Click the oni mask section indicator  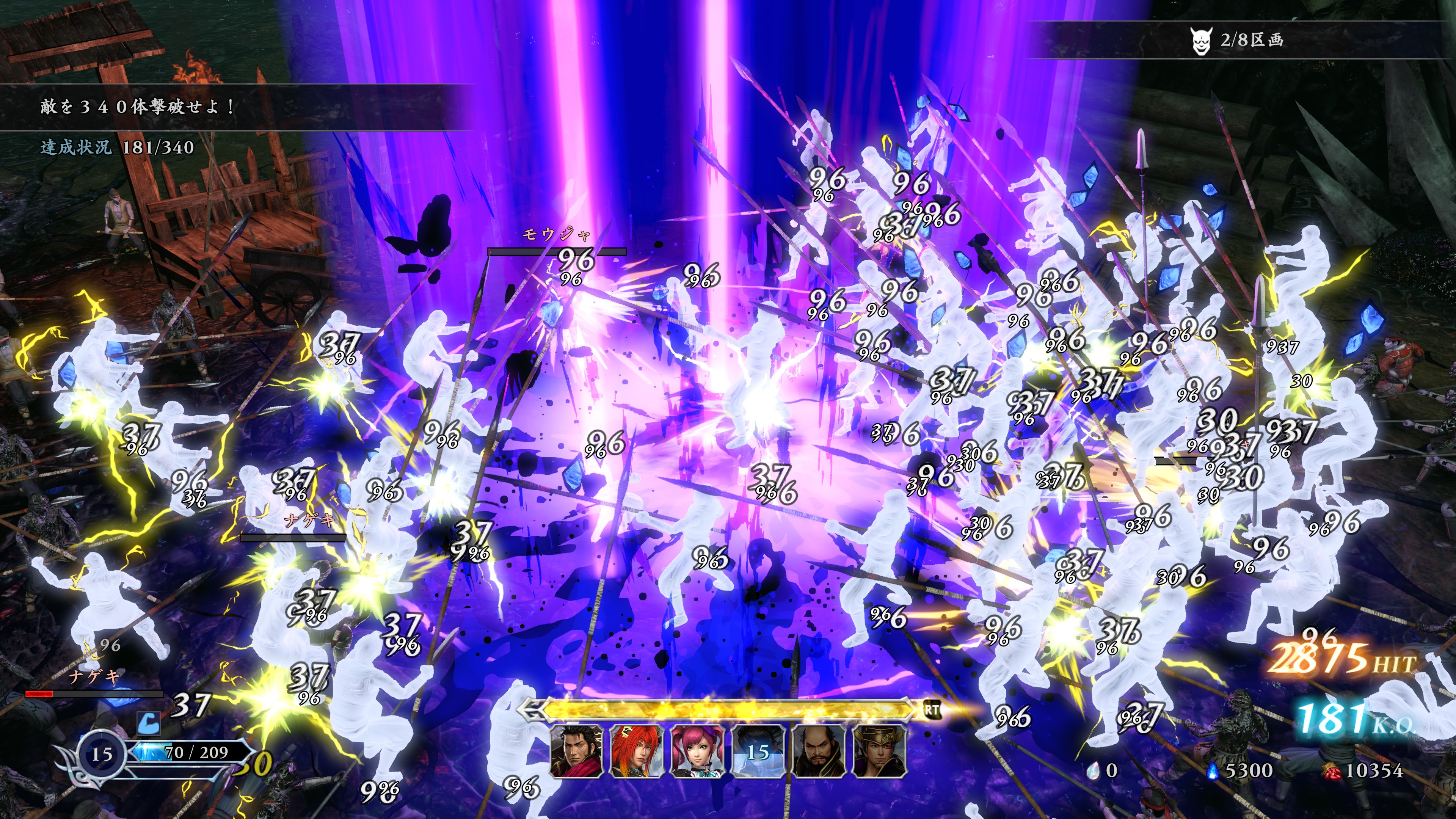pyautogui.click(x=1200, y=41)
